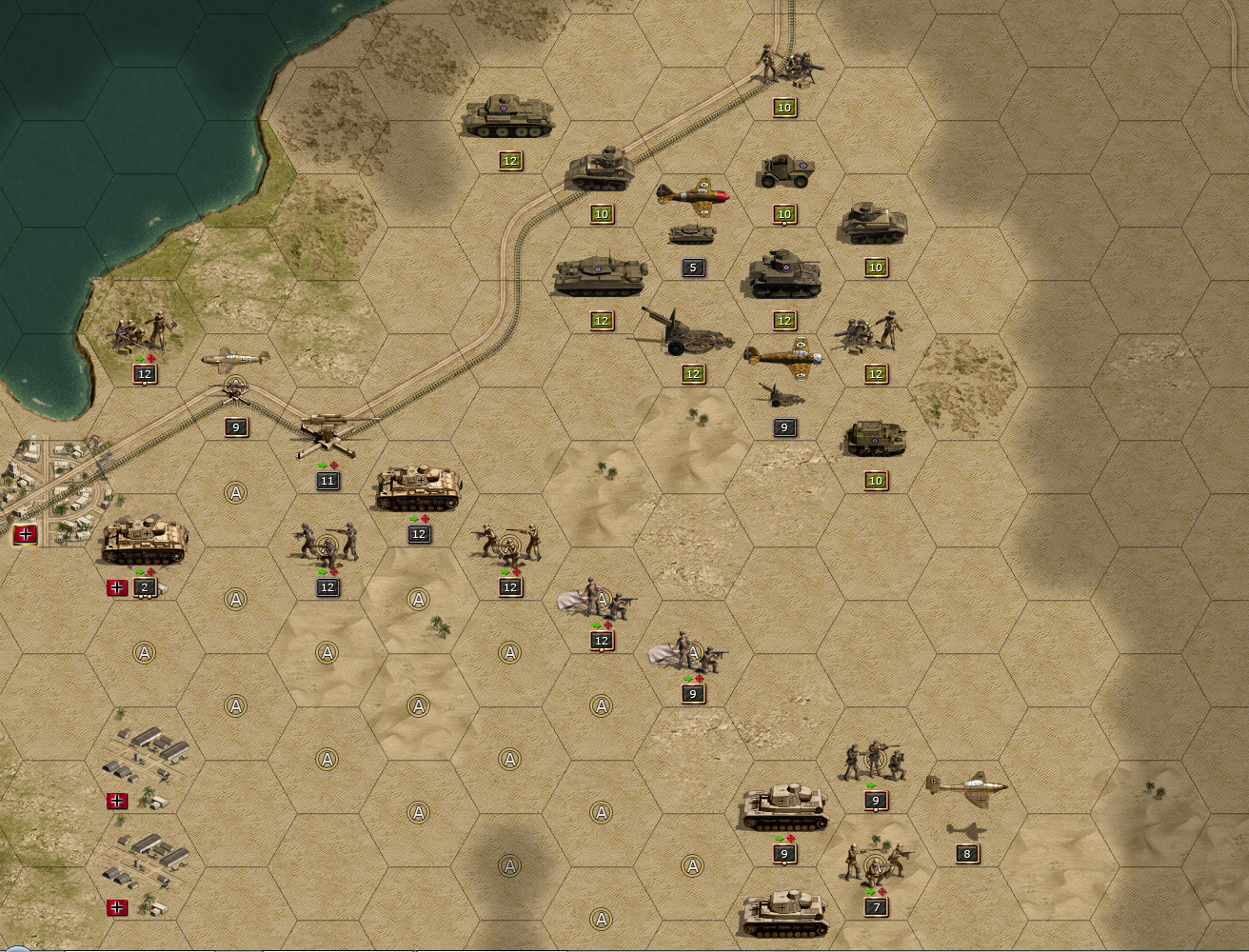Select the German infantry with strength 7
Image resolution: width=1249 pixels, height=952 pixels.
[x=877, y=863]
